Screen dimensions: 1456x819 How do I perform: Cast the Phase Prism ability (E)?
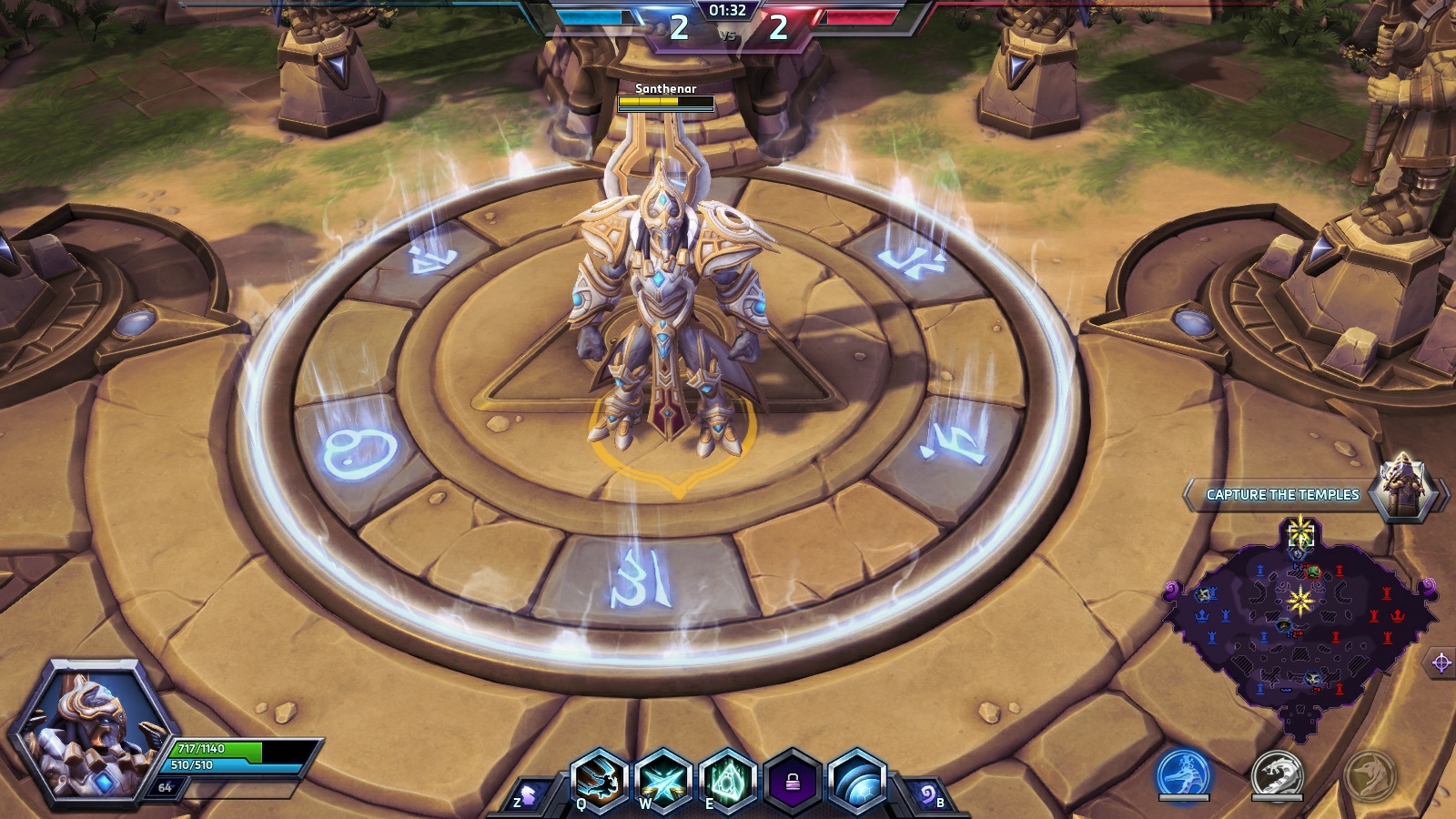727,781
